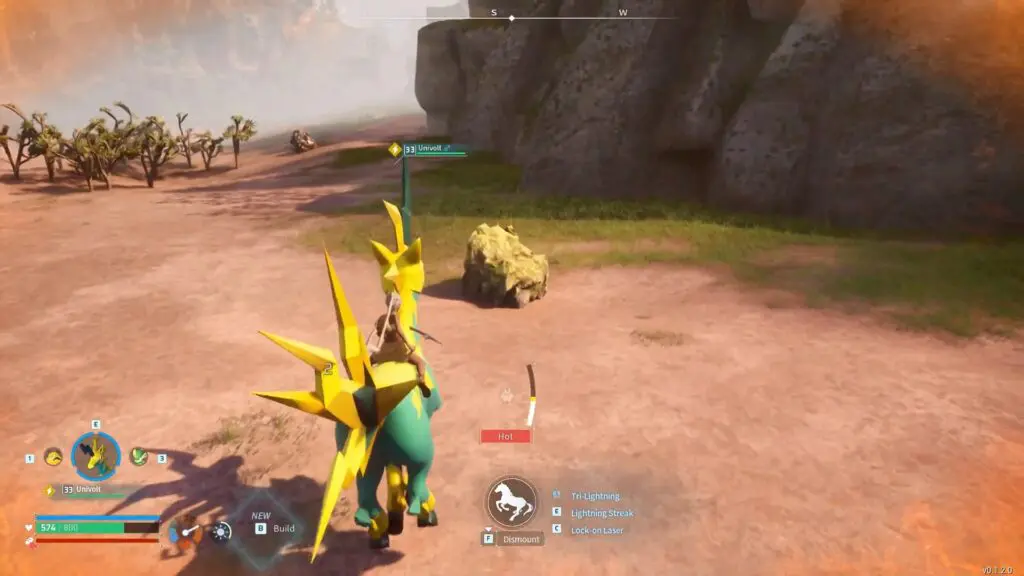
Task: Trigger the Lock-on Laser skill
Action: coord(597,530)
